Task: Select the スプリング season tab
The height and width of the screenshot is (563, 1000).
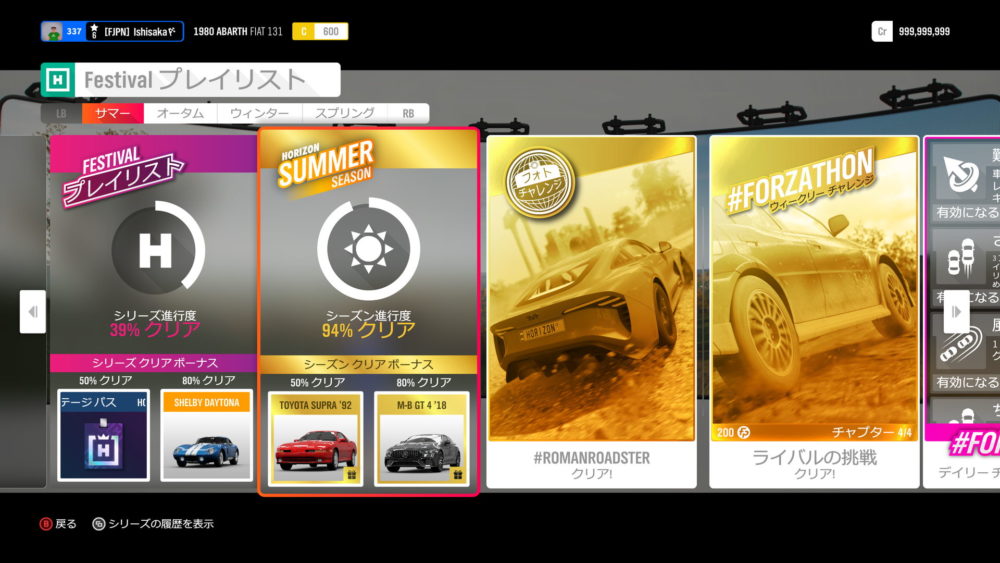Action: (x=344, y=114)
